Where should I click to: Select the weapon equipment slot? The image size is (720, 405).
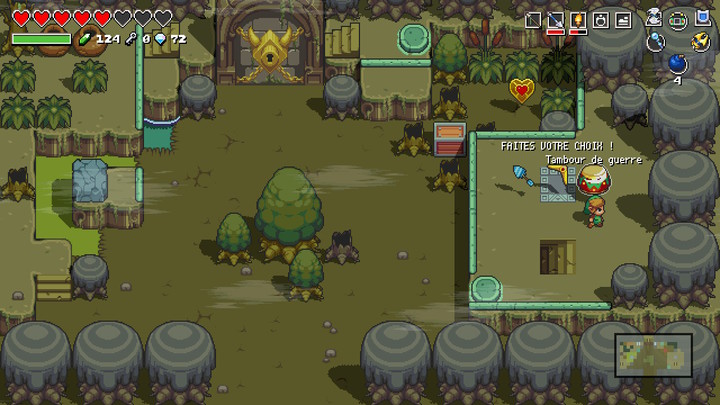[x=533, y=20]
